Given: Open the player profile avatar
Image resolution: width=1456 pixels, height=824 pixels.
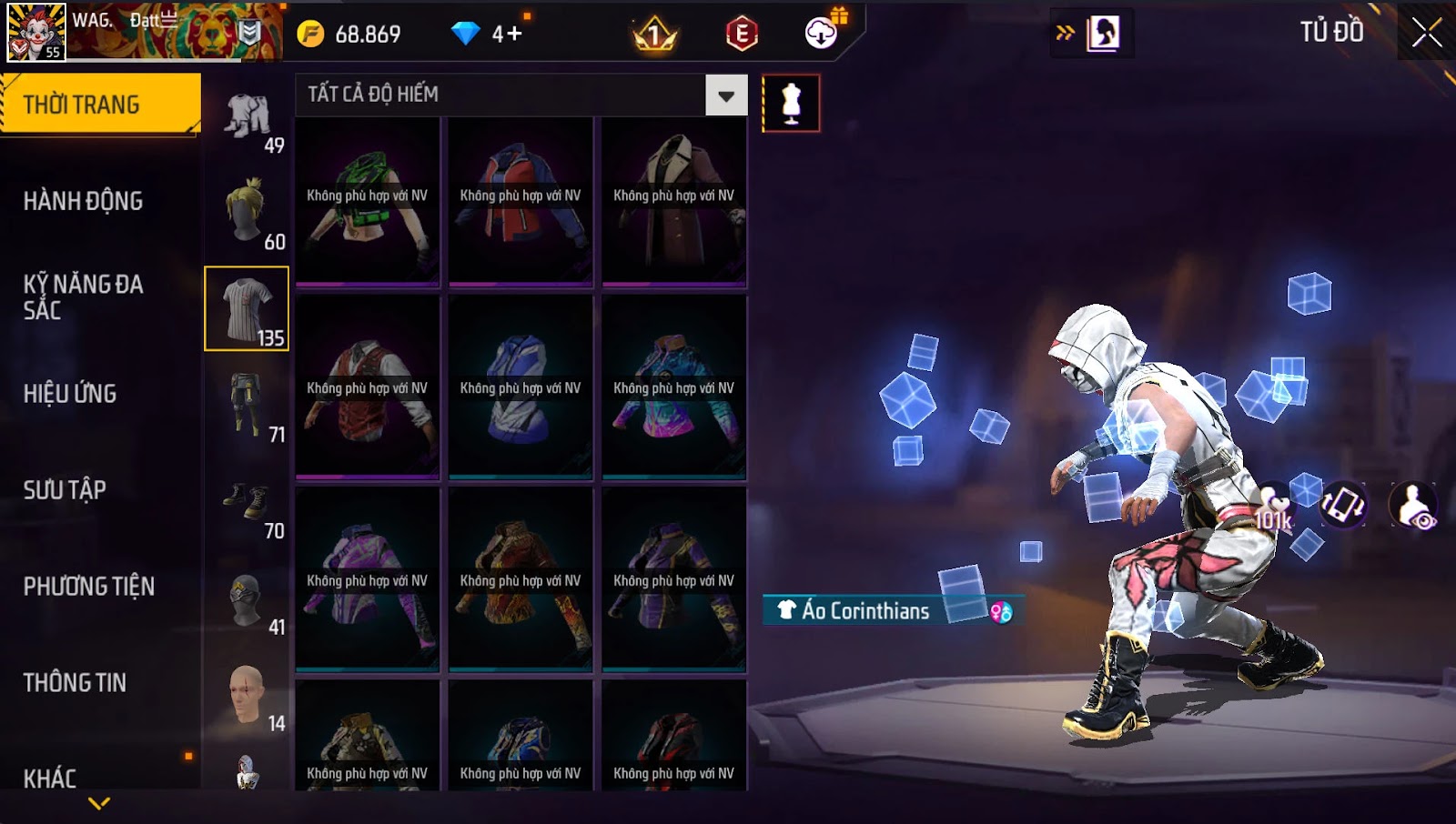Looking at the screenshot, I should coord(36,32).
